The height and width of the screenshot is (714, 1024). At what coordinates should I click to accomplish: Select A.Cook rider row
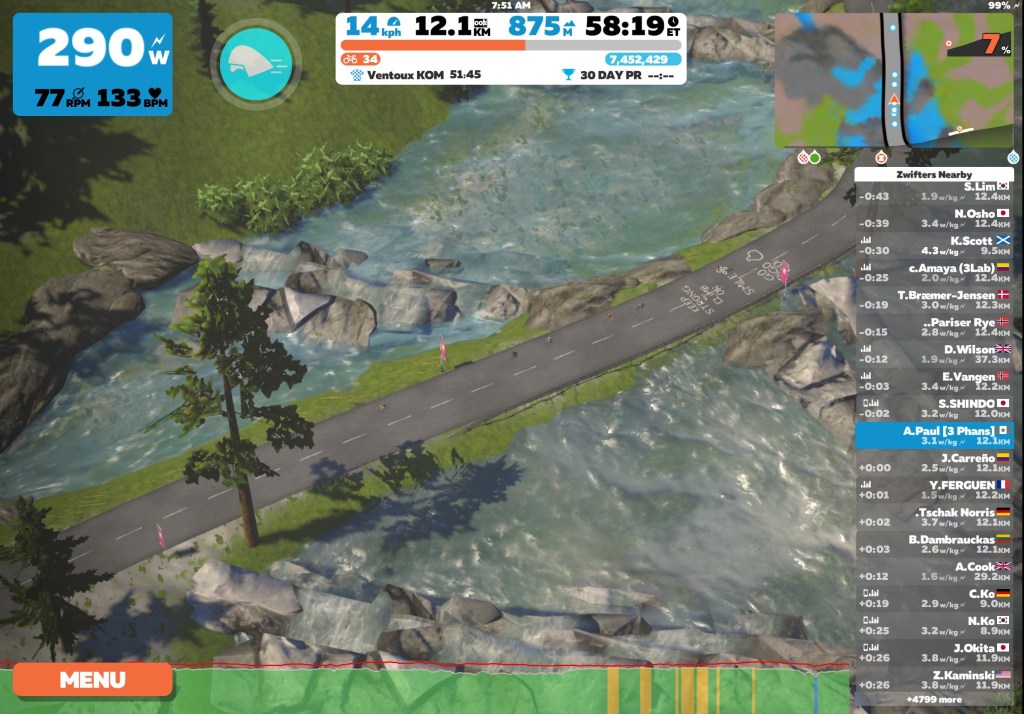click(x=933, y=572)
